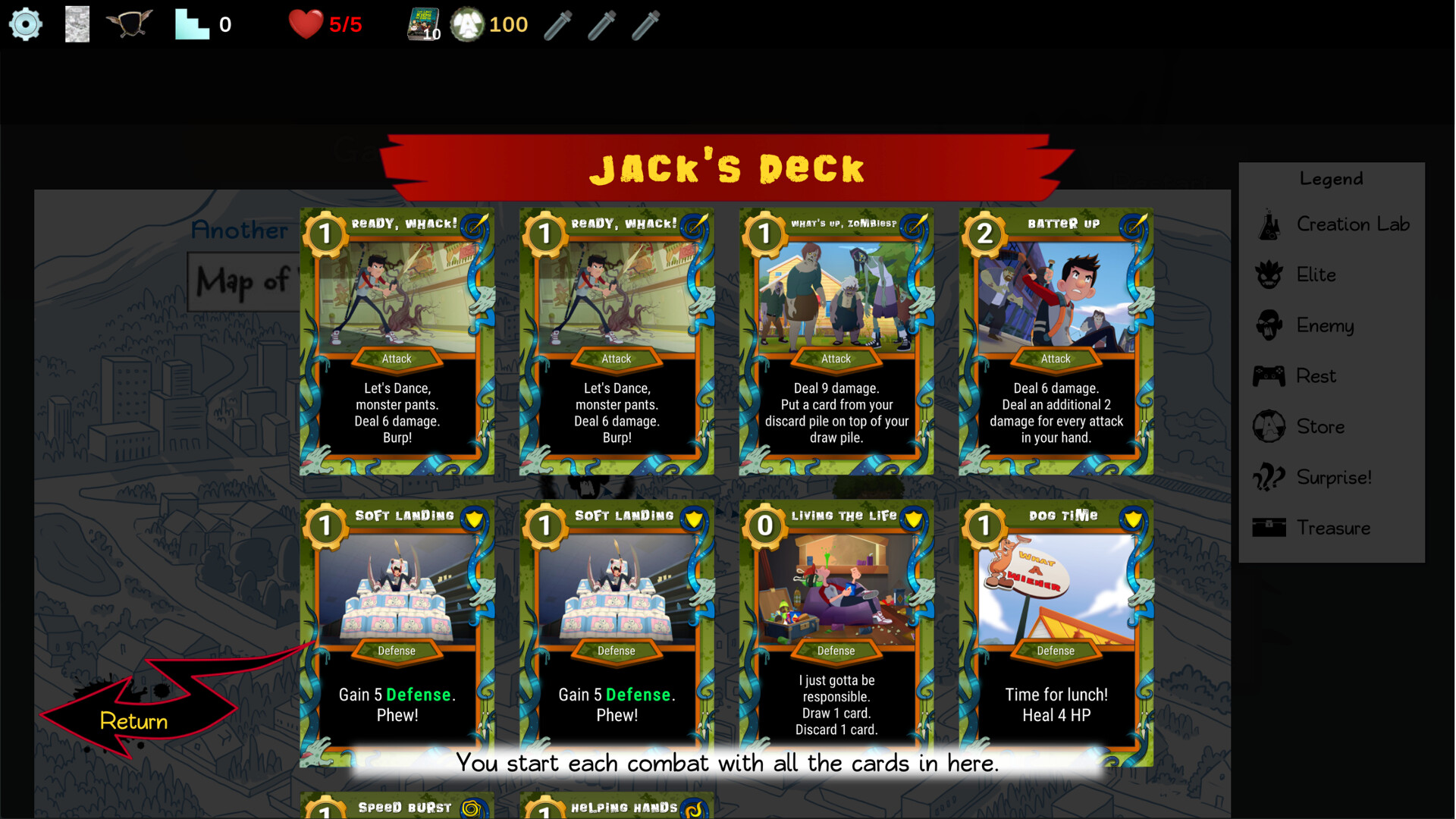
Task: Select the Surprise question-marks icon in the Legend
Action: 1269,477
